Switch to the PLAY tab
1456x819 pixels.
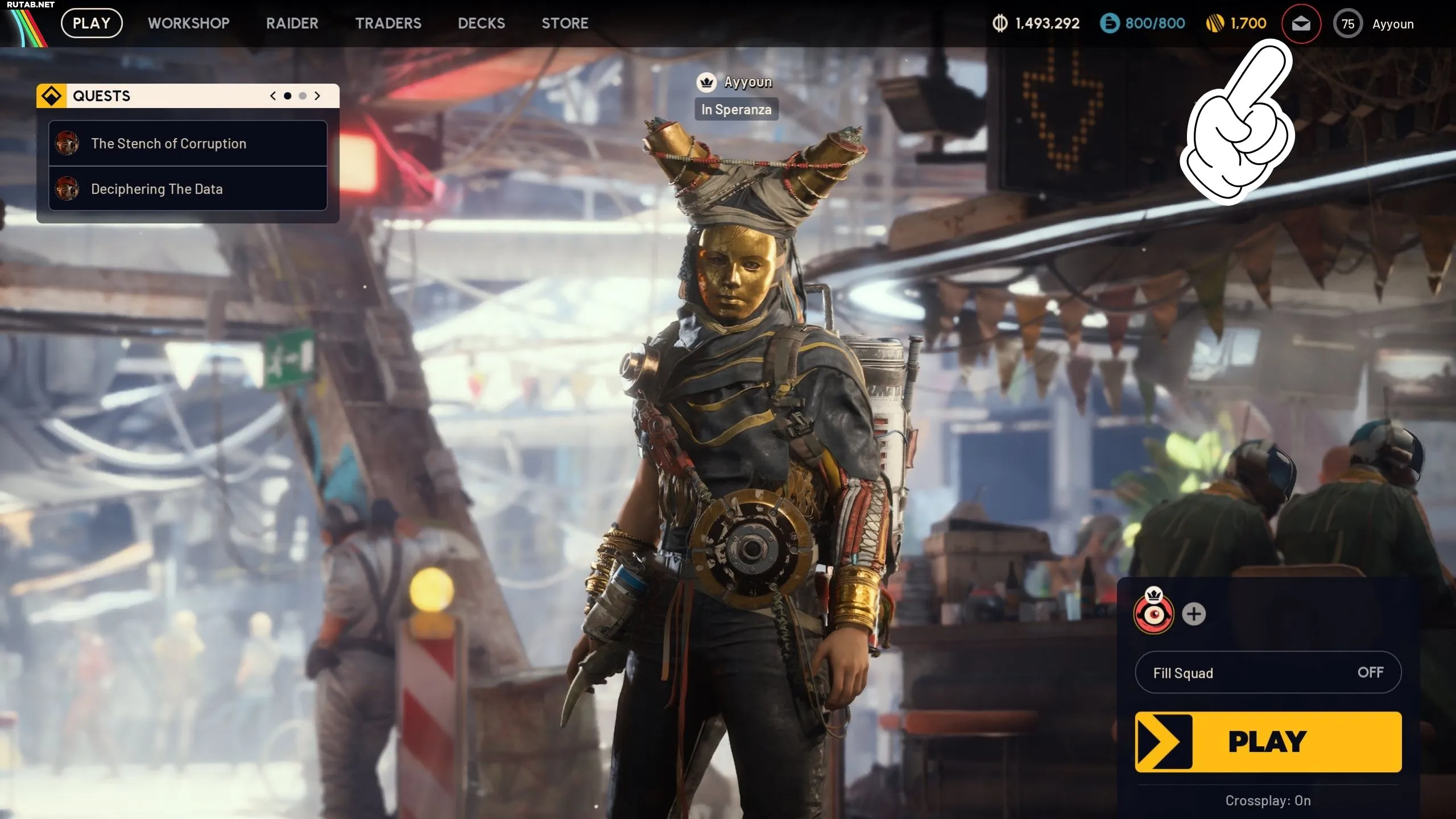(92, 23)
